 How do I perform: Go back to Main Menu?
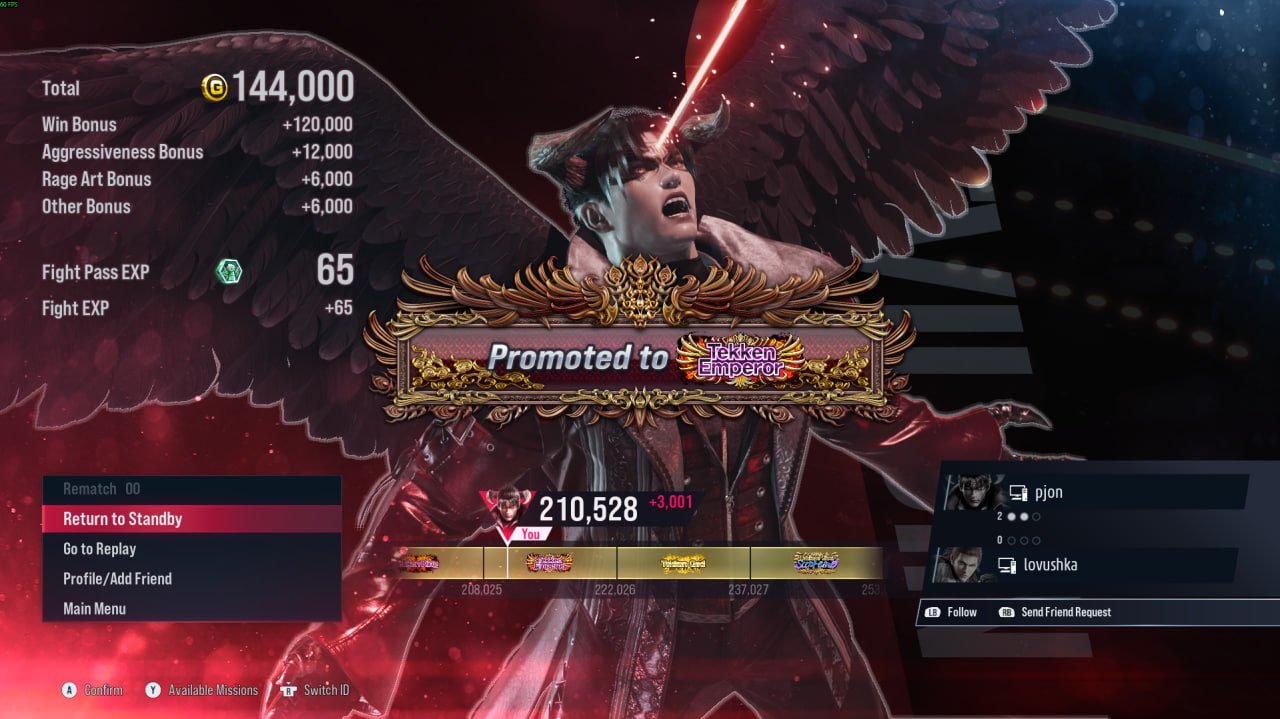[x=190, y=608]
